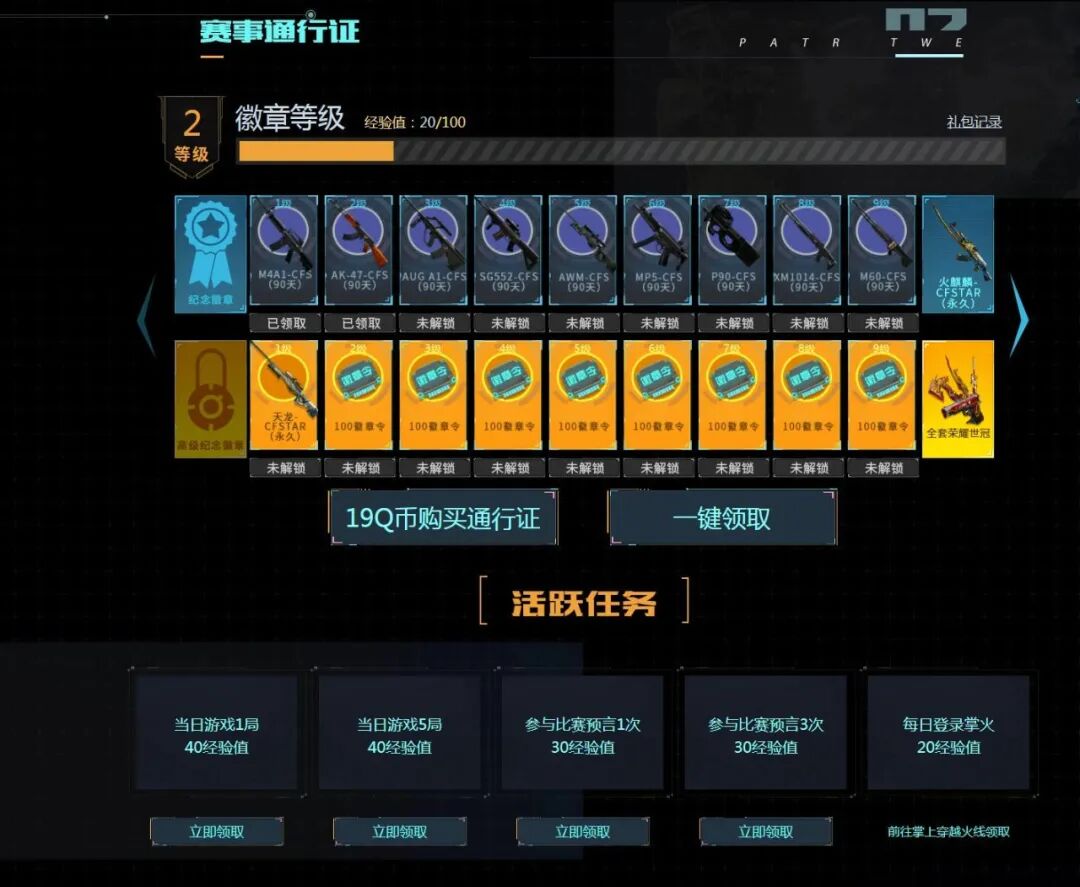The height and width of the screenshot is (887, 1080).
Task: Select the 天龙-CFSTAR premium reward tile
Action: (x=284, y=395)
